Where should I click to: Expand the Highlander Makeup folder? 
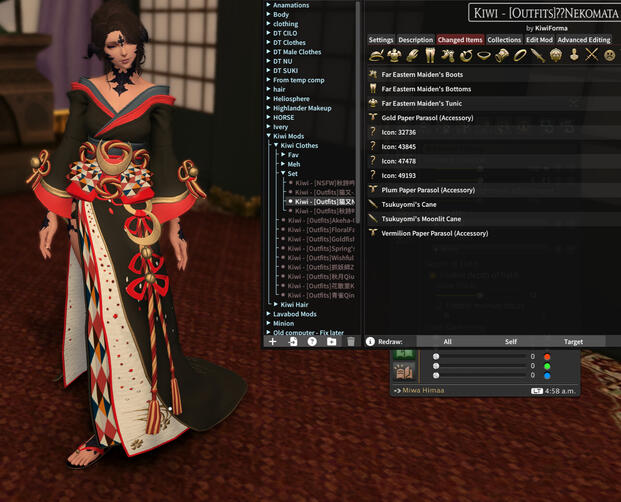(301, 108)
